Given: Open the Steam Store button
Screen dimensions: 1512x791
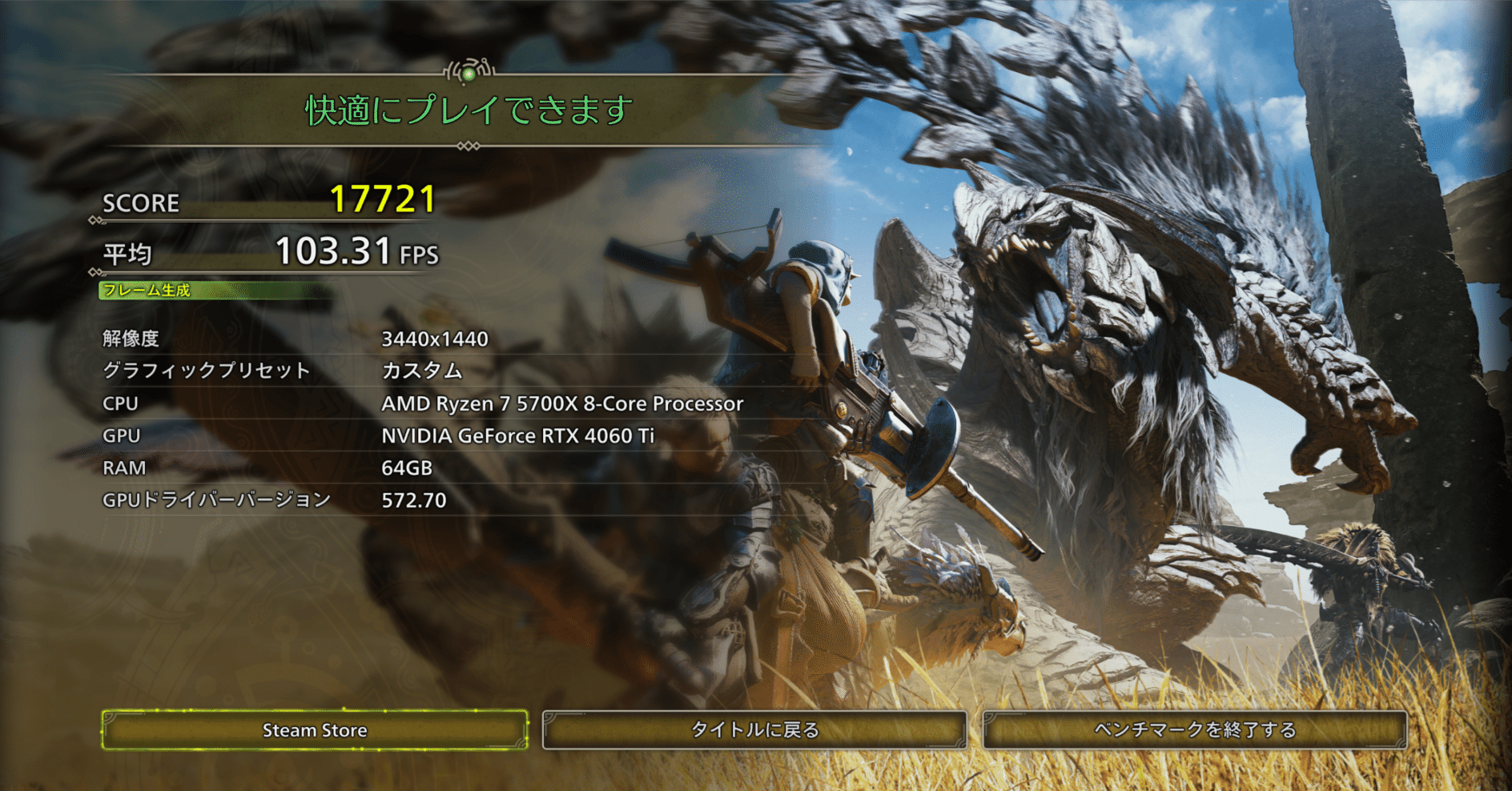Looking at the screenshot, I should click(315, 730).
